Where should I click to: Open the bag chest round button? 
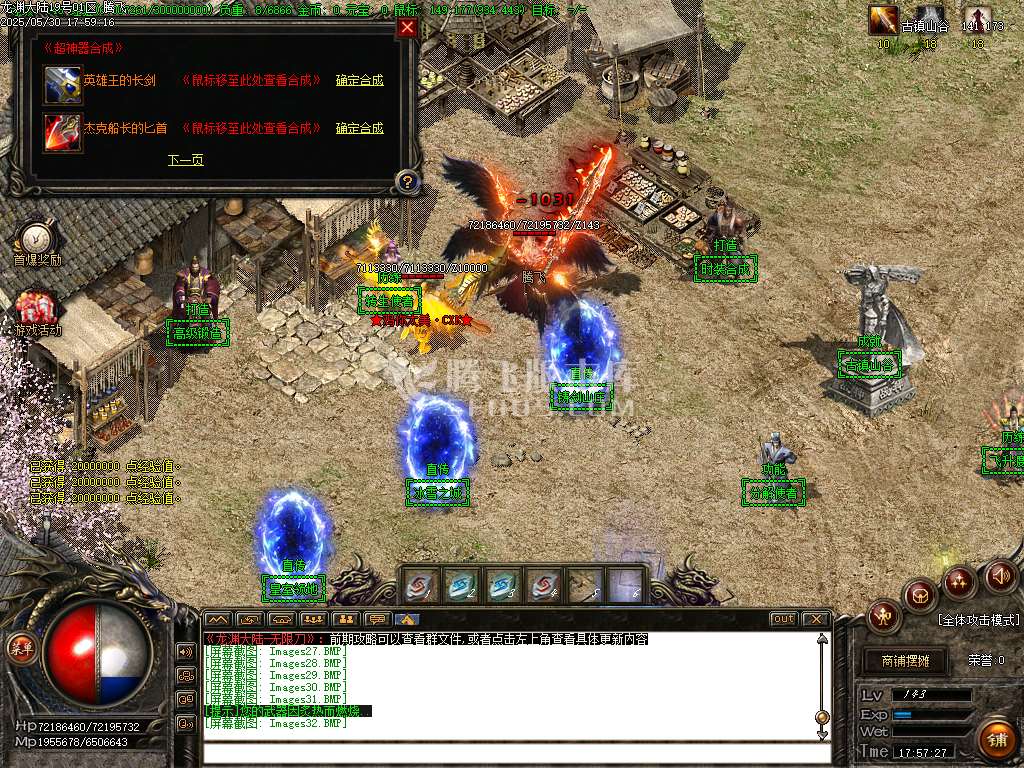[920, 595]
